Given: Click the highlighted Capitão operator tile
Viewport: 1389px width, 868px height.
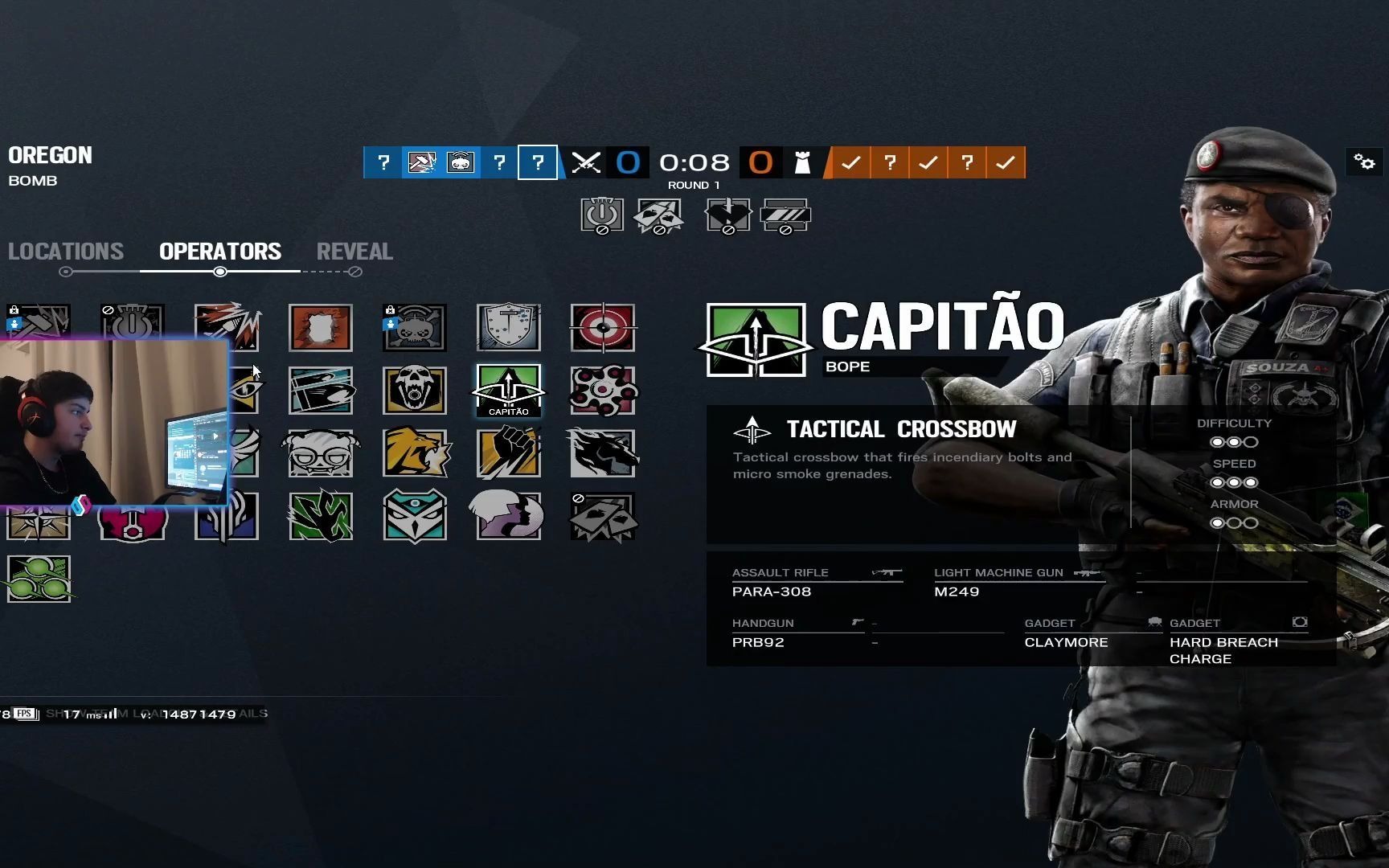Looking at the screenshot, I should tap(508, 391).
